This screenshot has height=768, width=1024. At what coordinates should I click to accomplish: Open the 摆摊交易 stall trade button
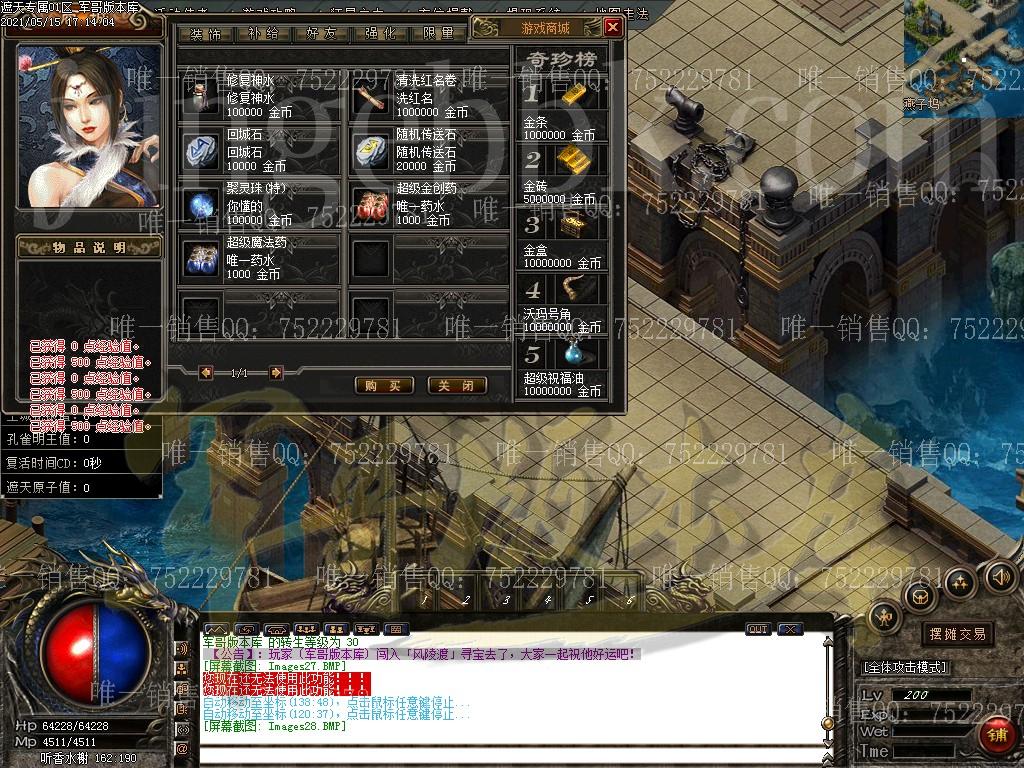957,633
